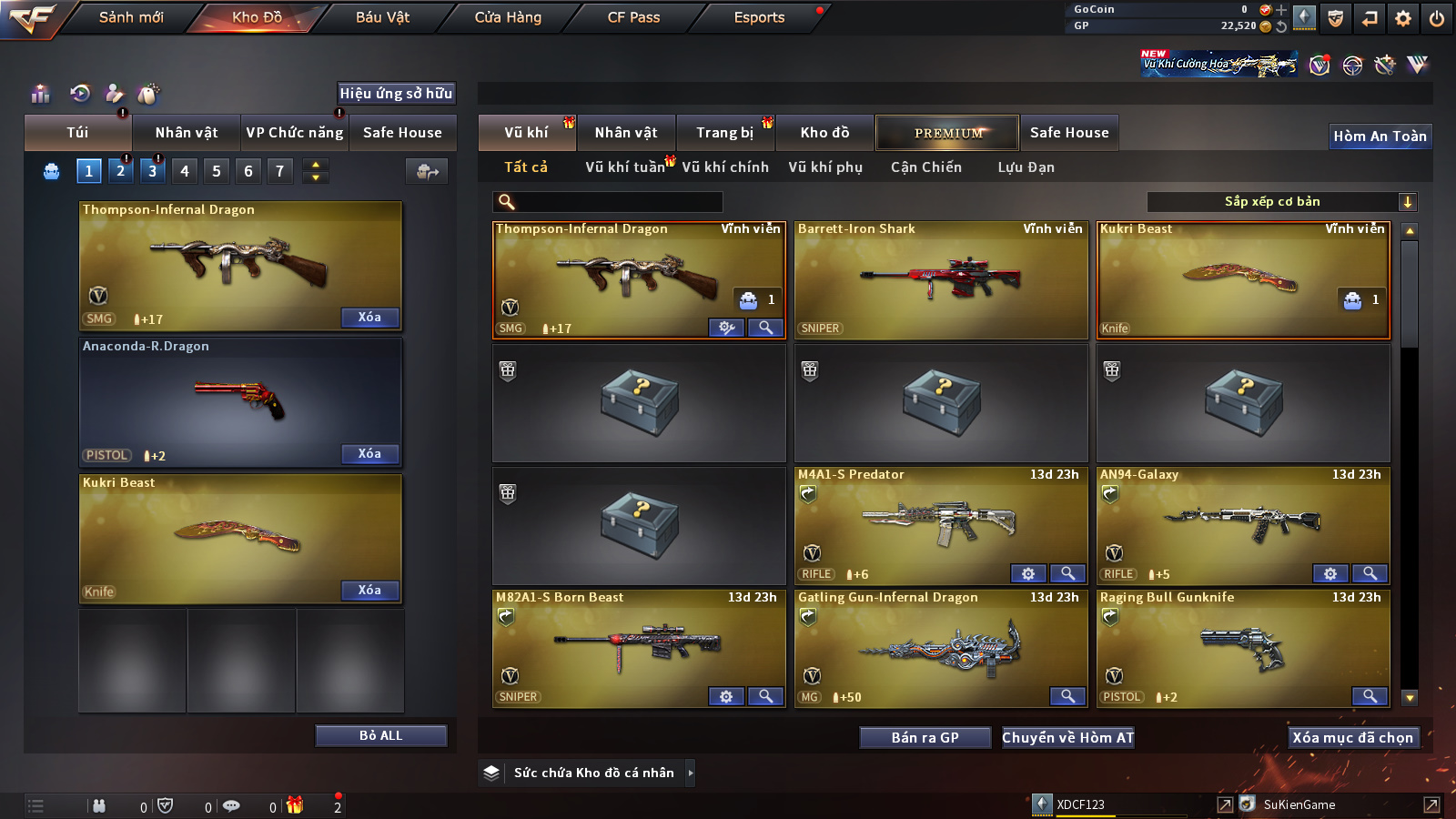Switch to the PREMIUM tab
Image resolution: width=1456 pixels, height=819 pixels.
pos(947,133)
